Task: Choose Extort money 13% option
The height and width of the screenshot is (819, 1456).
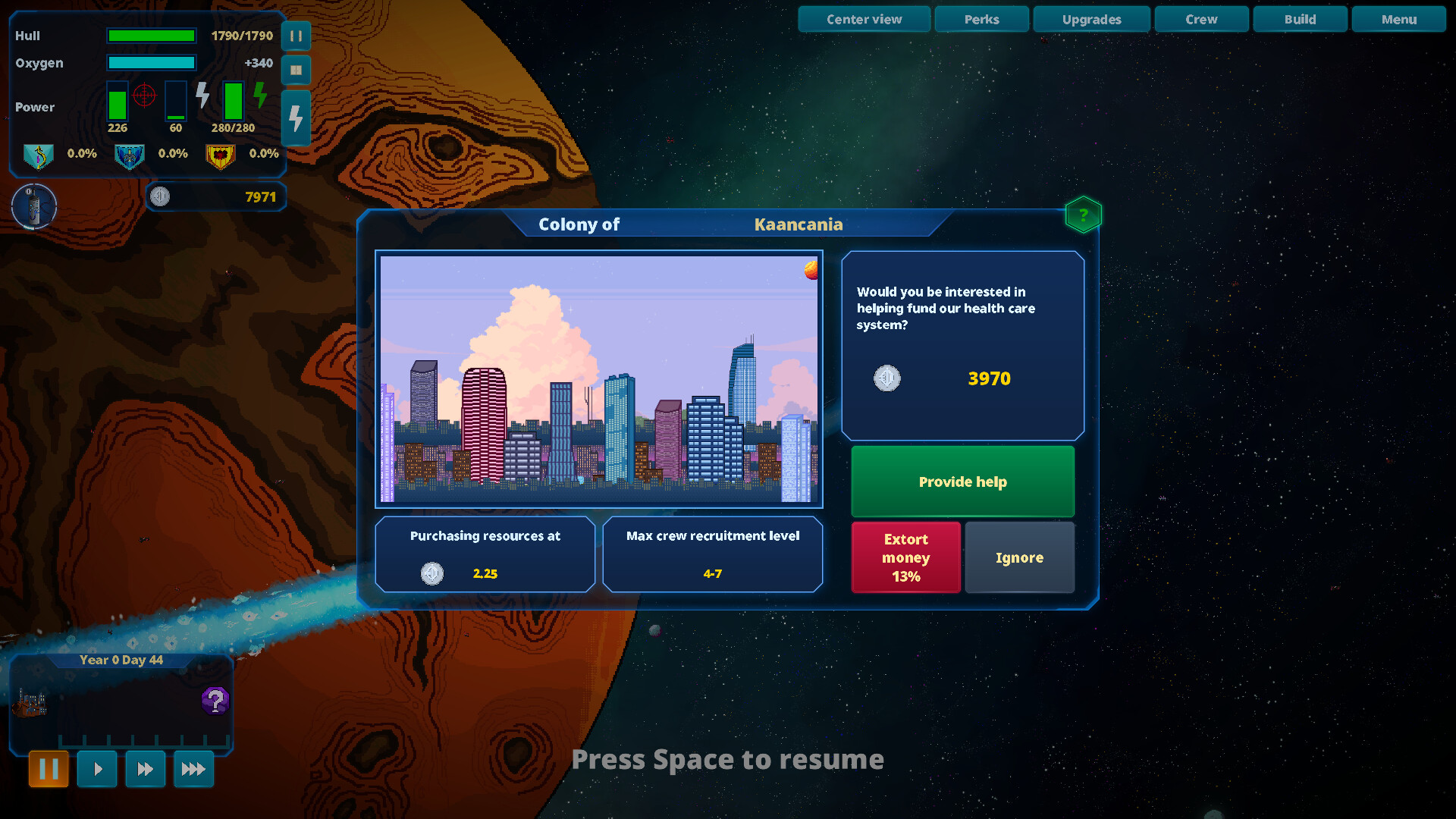Action: click(905, 557)
